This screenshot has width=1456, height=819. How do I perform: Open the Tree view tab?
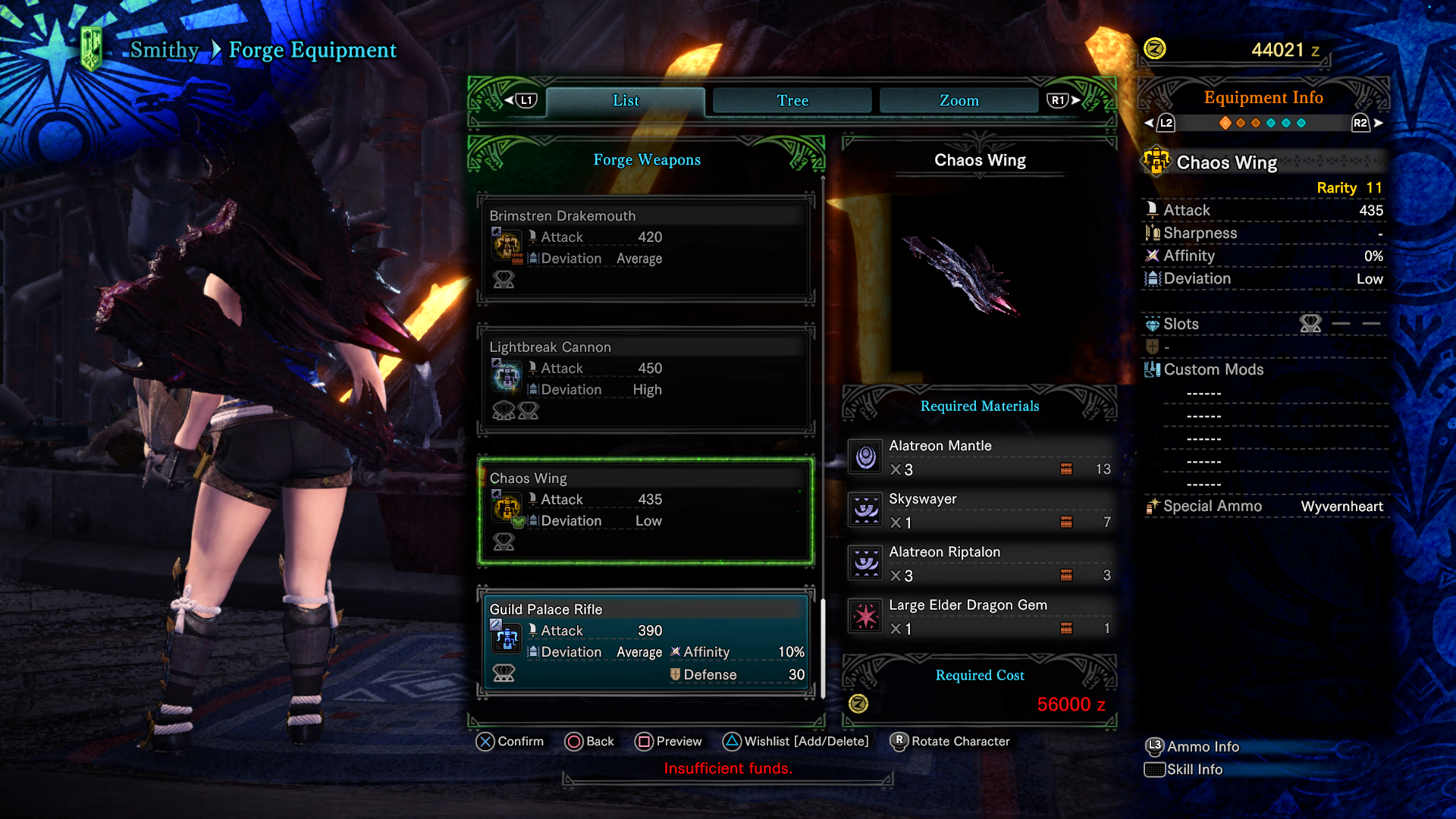792,101
